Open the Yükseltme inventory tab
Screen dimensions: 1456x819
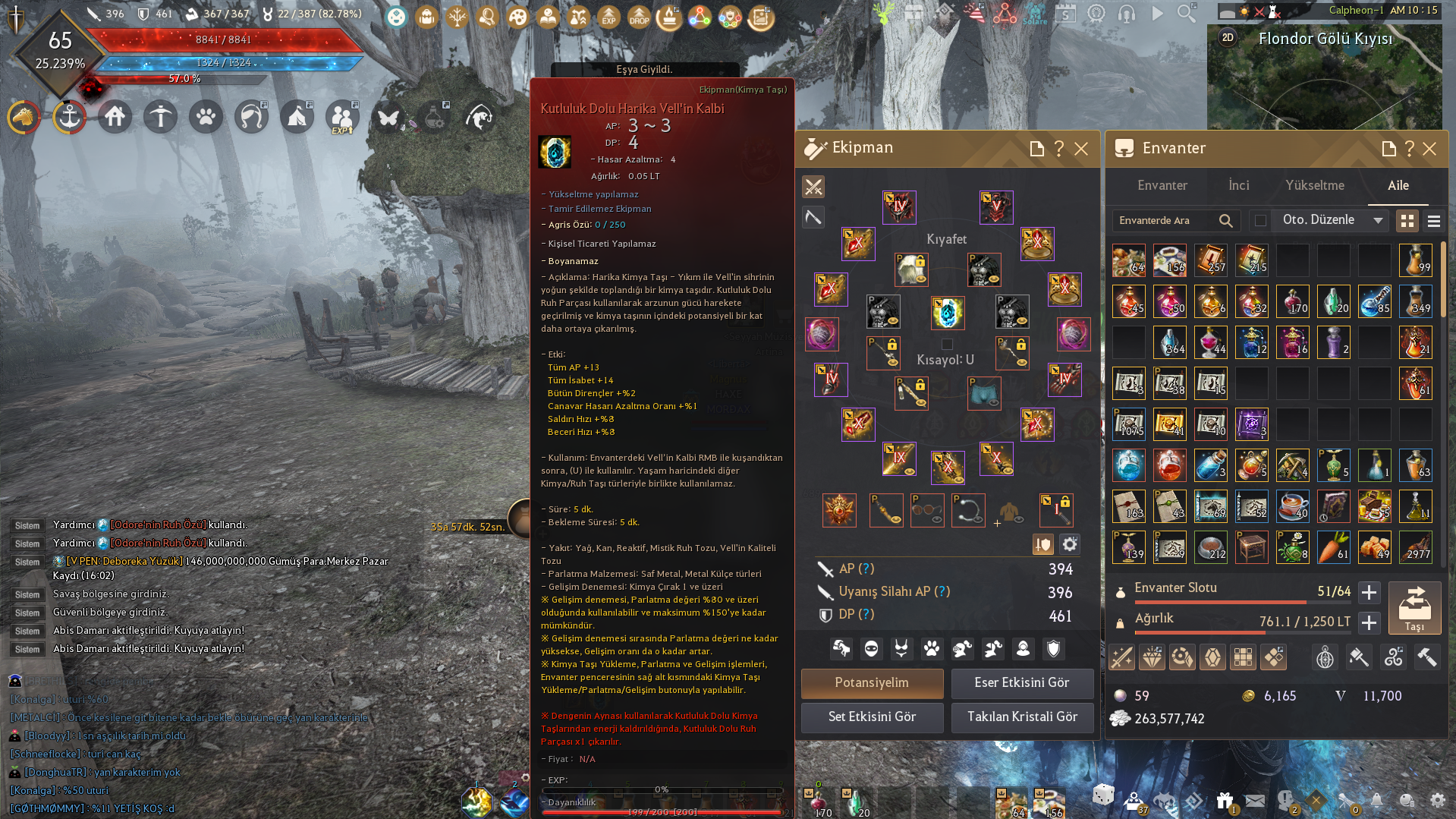tap(1314, 186)
